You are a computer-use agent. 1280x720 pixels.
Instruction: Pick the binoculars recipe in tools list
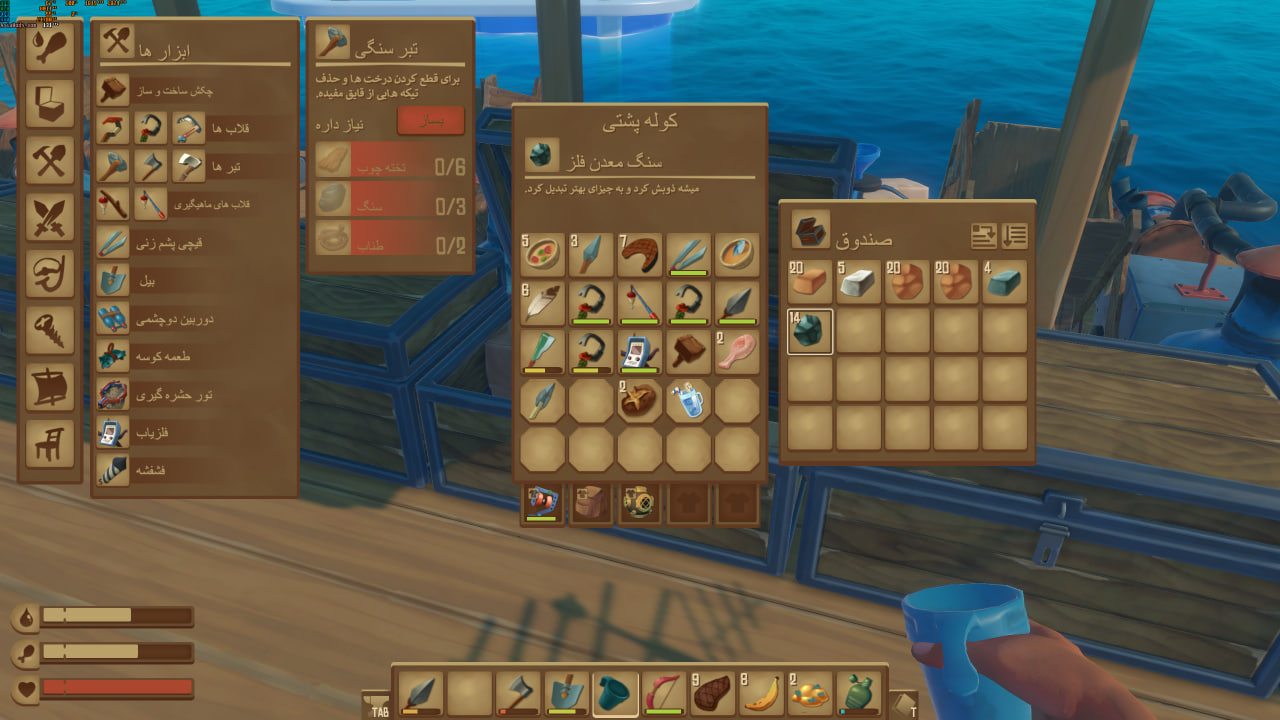[196, 318]
